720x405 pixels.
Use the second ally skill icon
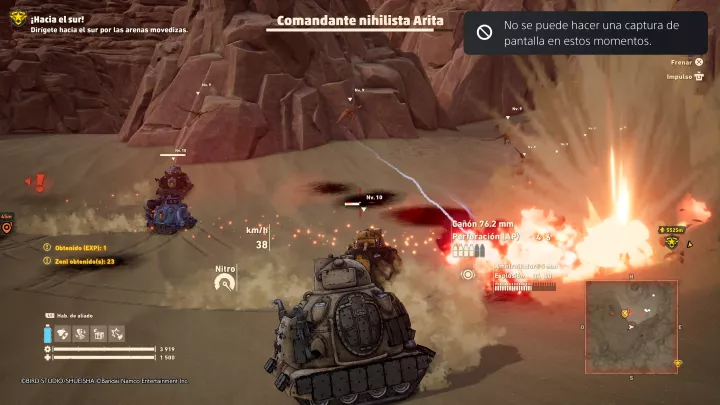(x=79, y=333)
